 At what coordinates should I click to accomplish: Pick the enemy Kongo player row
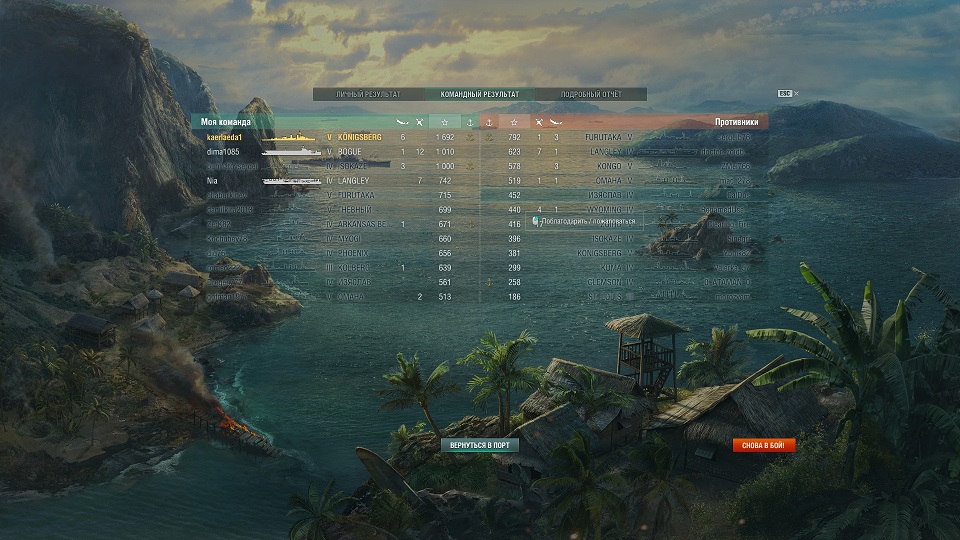tap(640, 165)
